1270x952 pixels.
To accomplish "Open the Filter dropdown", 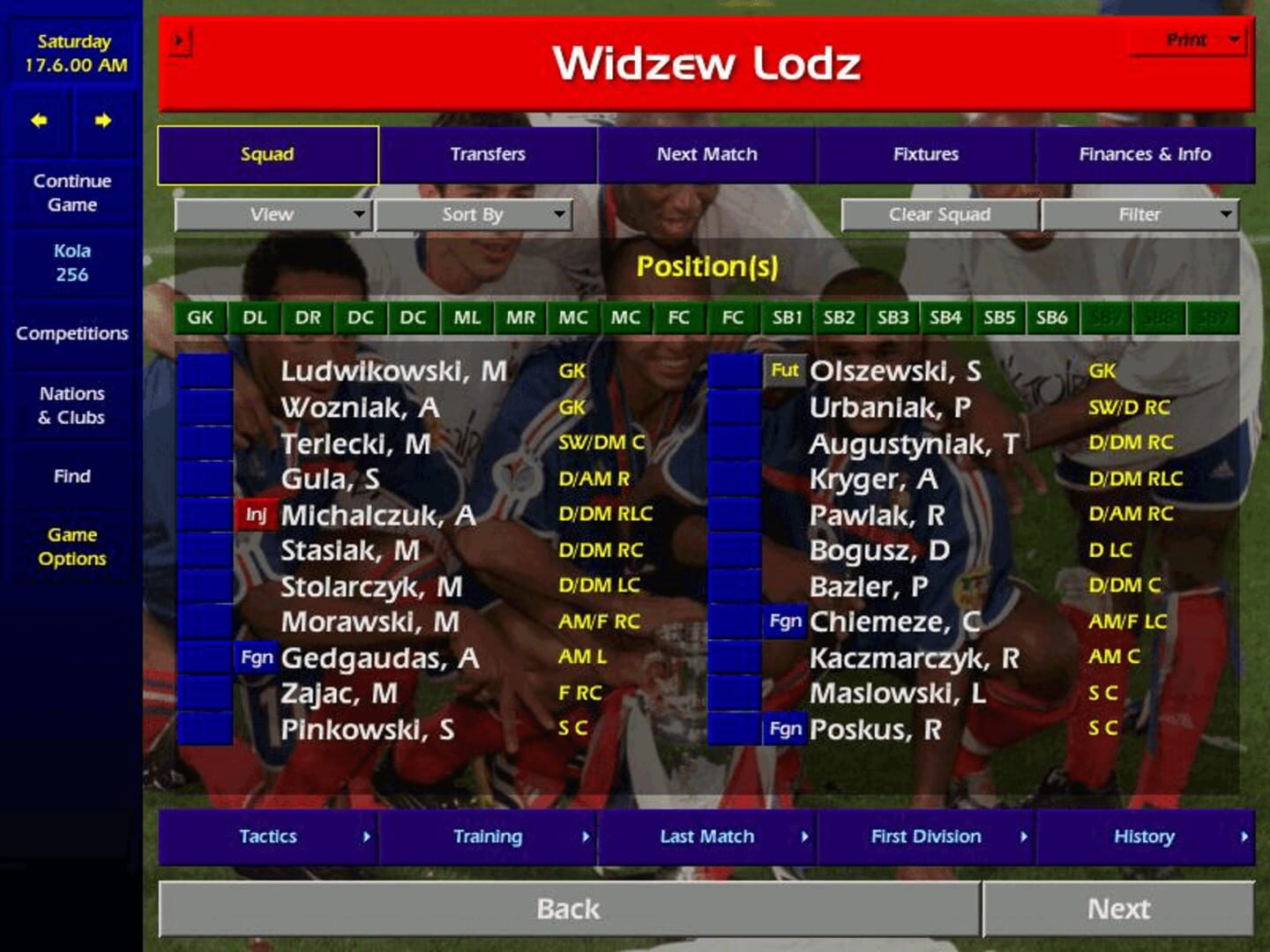I will [x=1141, y=213].
